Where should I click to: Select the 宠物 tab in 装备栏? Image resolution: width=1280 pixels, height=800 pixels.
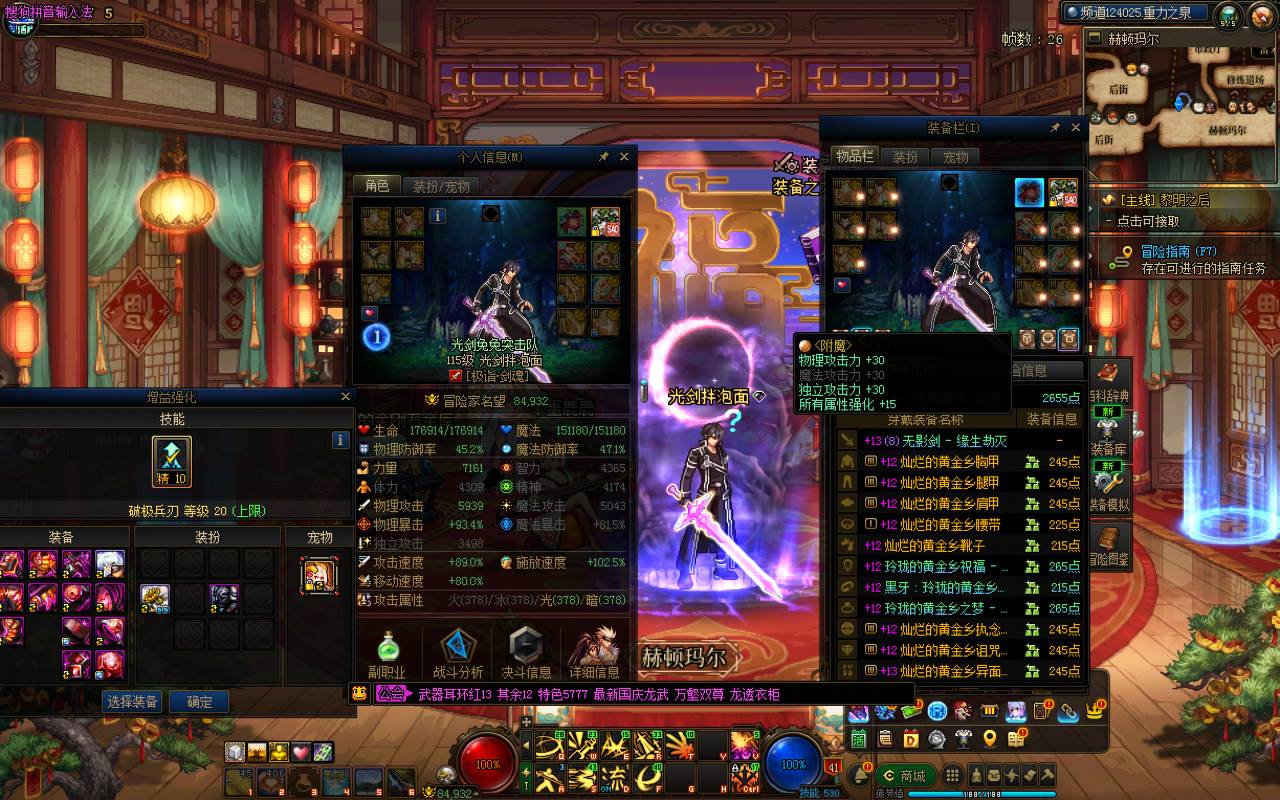point(956,157)
